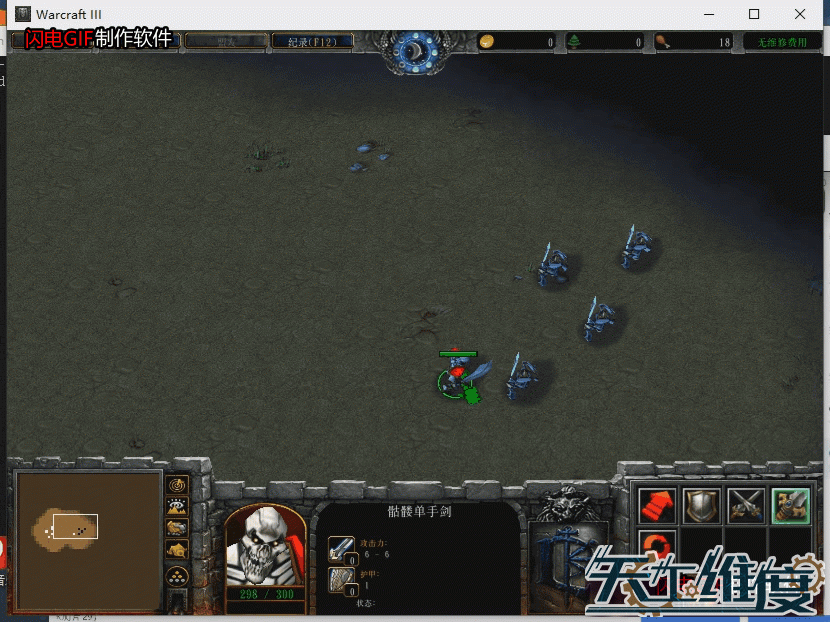Click the minimap signal ping button

[178, 485]
